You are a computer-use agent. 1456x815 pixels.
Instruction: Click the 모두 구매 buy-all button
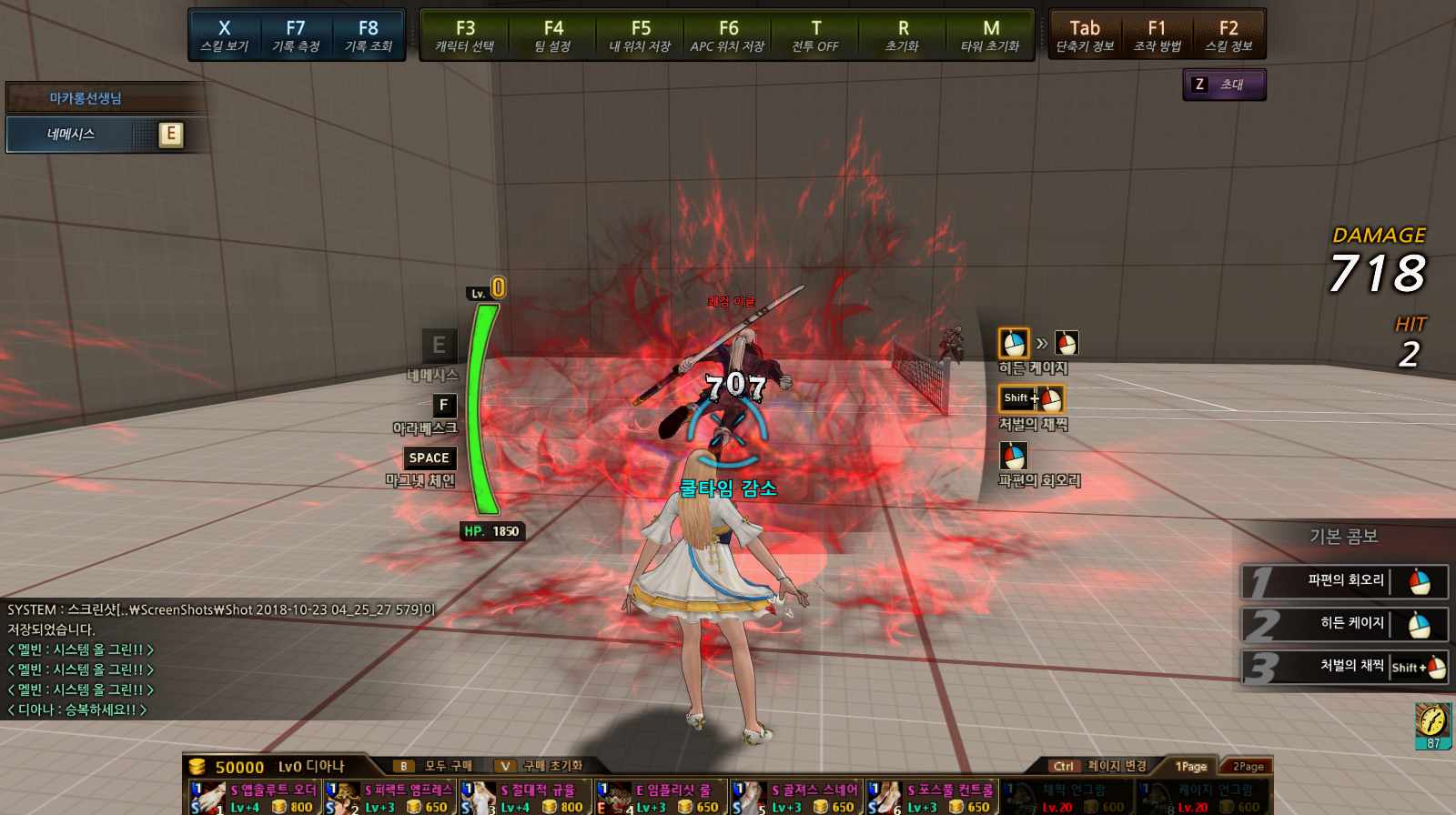coord(438,766)
